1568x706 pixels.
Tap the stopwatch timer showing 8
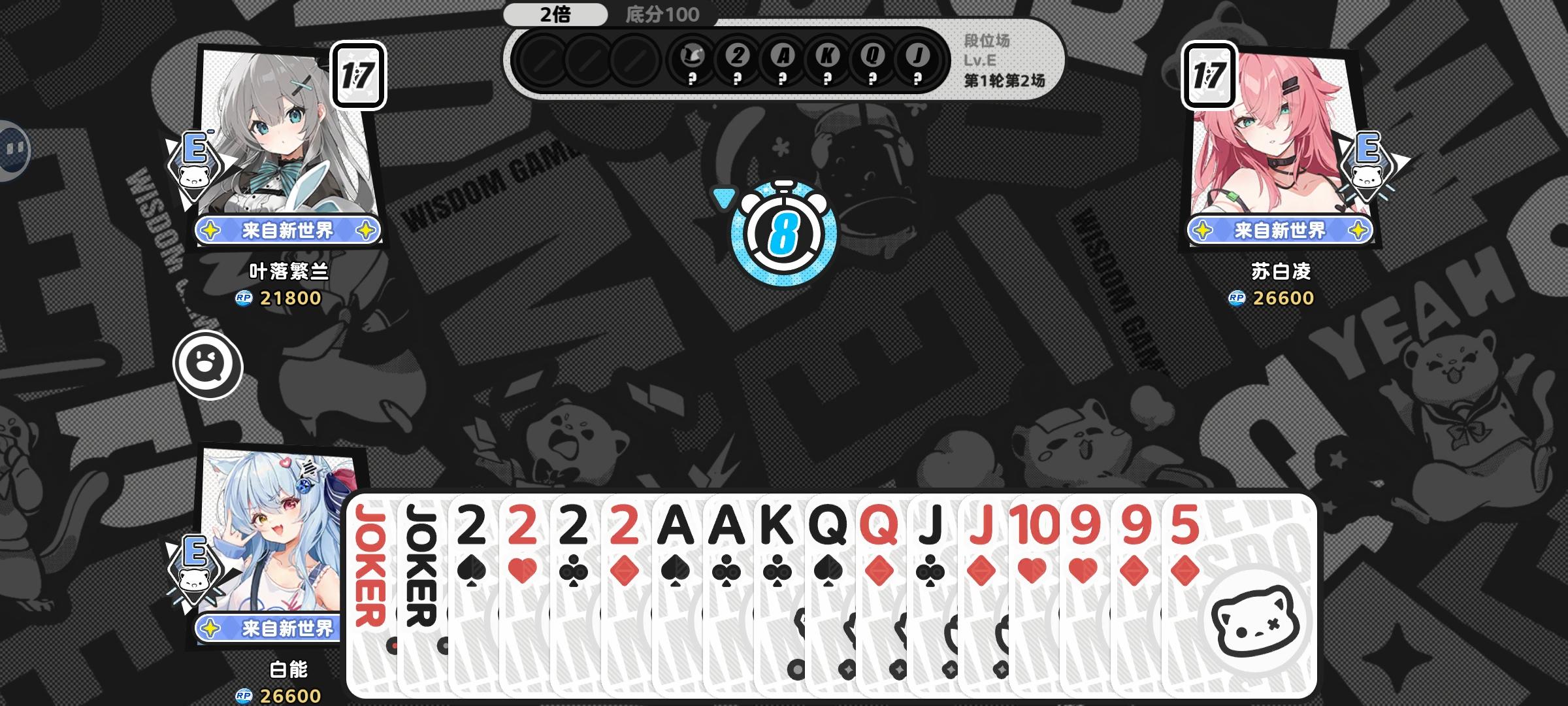[784, 232]
